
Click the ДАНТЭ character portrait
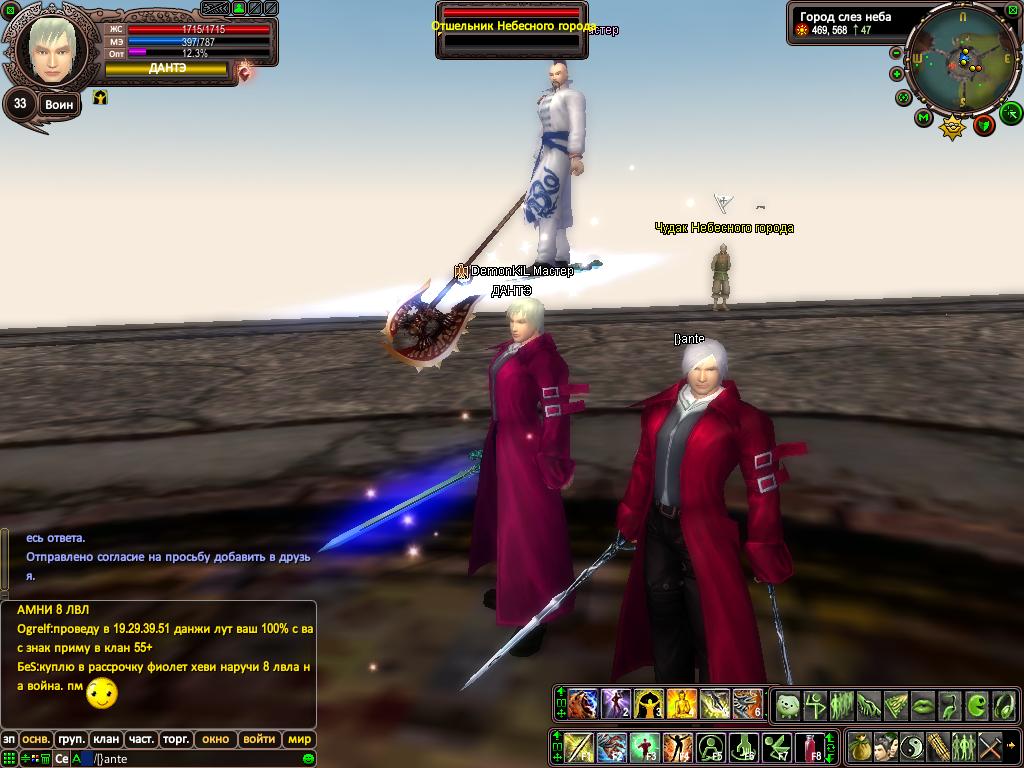coord(51,50)
